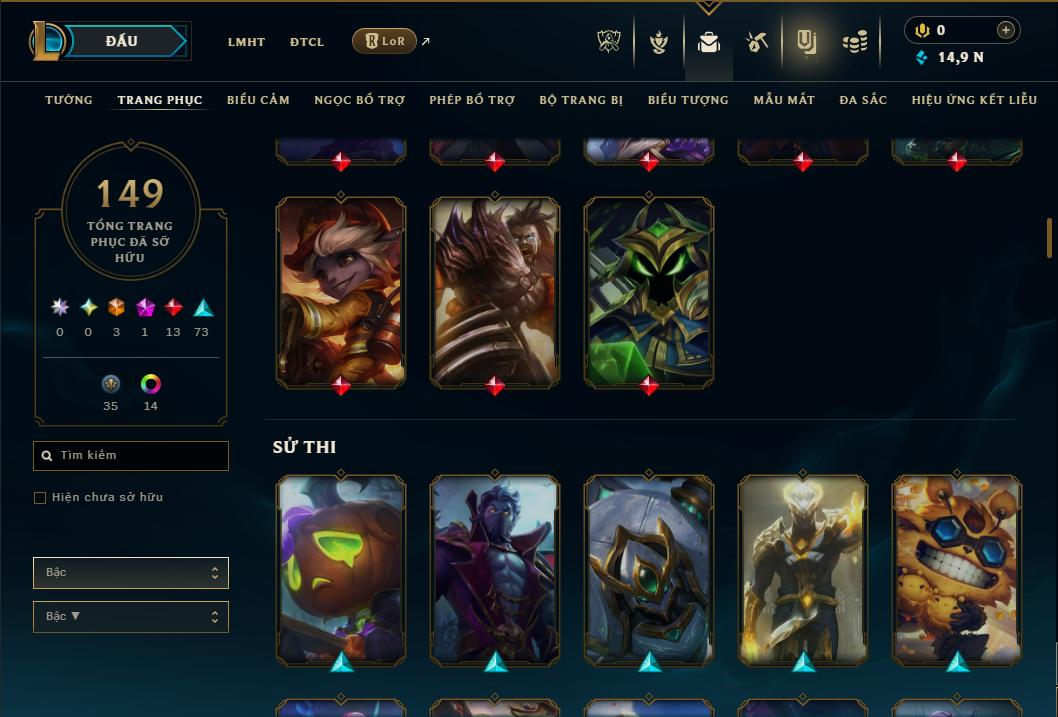Switch to the BIỂU CẢM tab
The image size is (1058, 717).
click(x=258, y=100)
